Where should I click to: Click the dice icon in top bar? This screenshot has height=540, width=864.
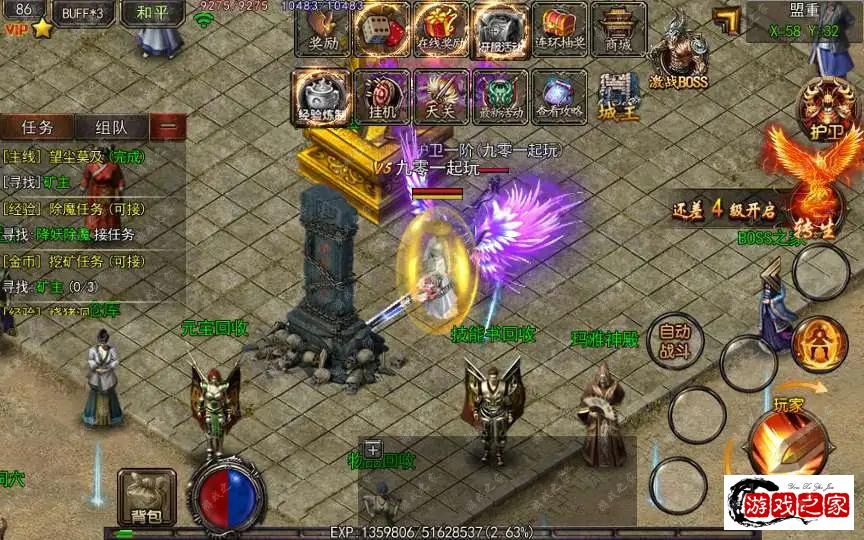point(381,28)
